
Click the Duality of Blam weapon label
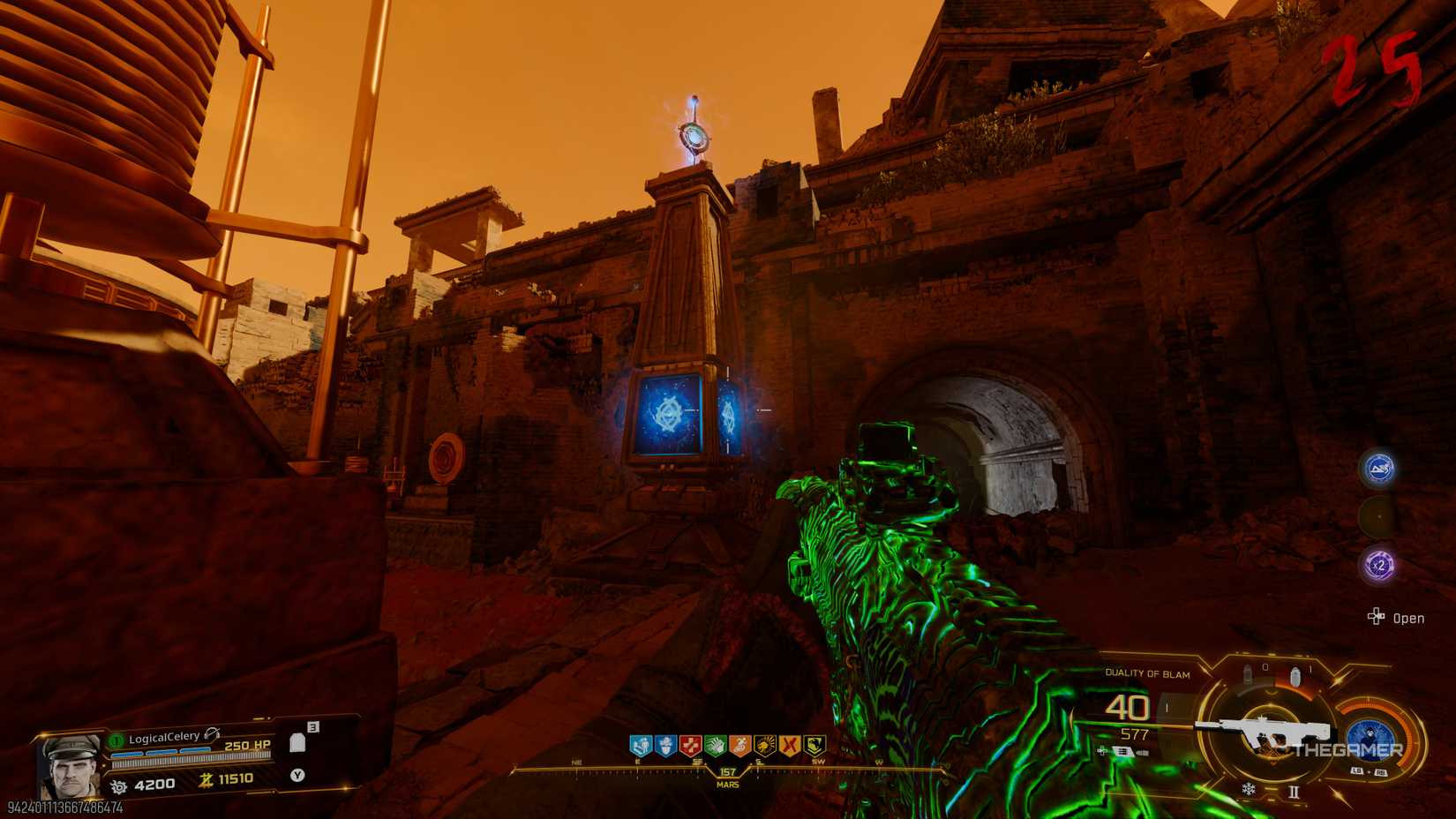coord(1148,673)
